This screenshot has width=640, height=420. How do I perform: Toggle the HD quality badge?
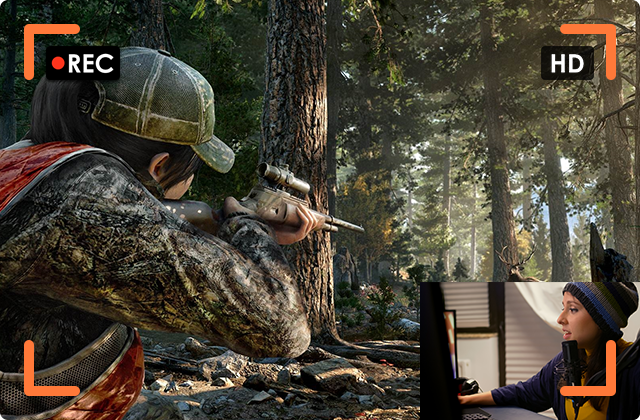567,64
